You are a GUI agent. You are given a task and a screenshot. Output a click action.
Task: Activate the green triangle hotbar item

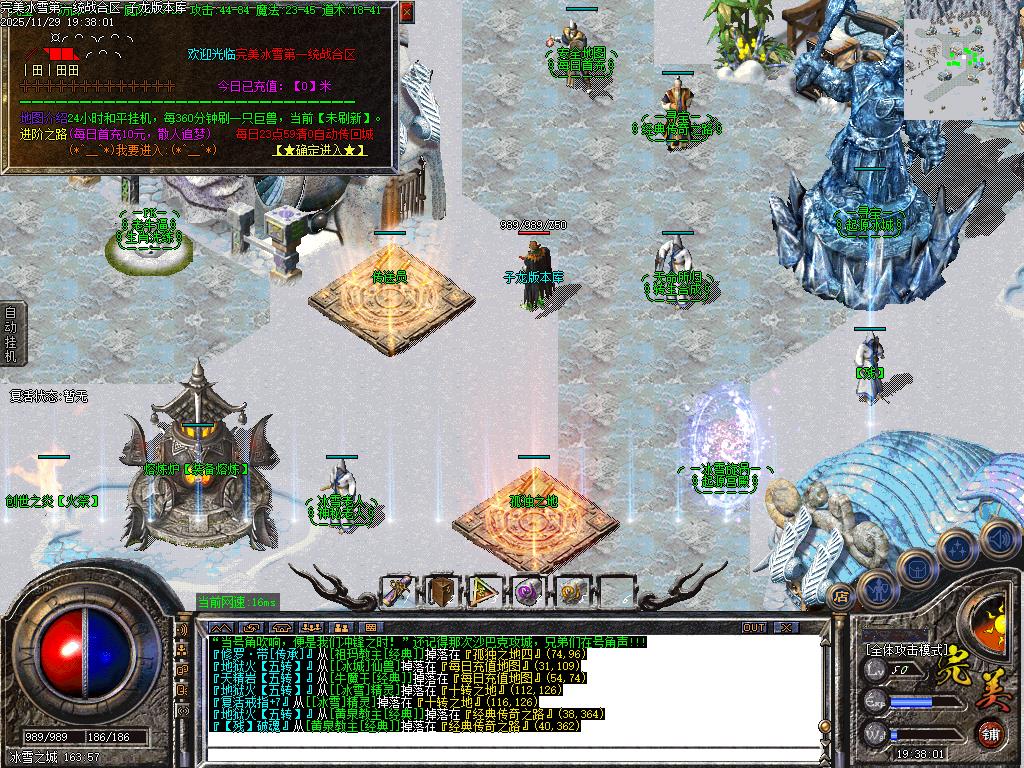(x=485, y=591)
